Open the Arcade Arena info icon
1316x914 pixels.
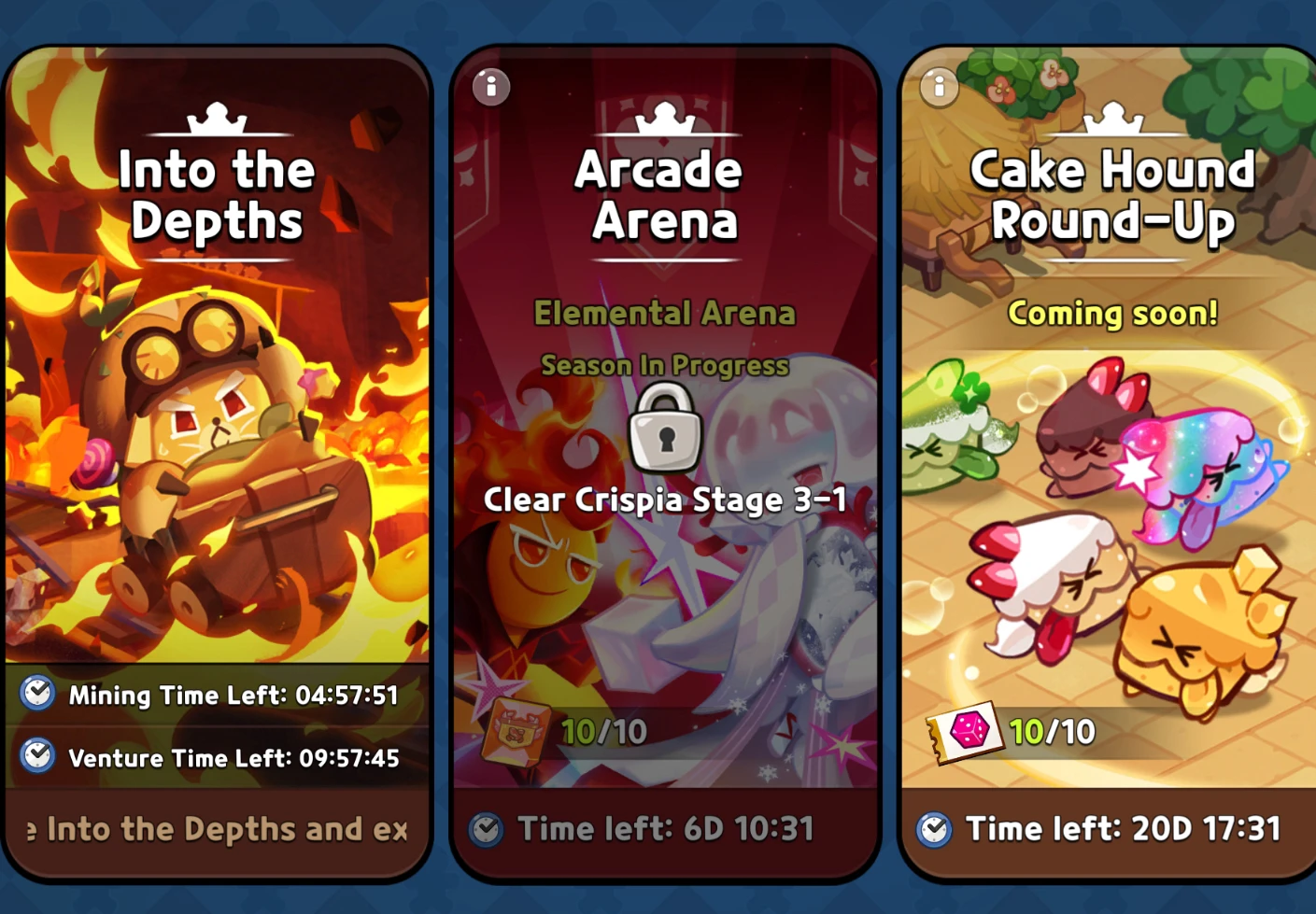pyautogui.click(x=490, y=86)
